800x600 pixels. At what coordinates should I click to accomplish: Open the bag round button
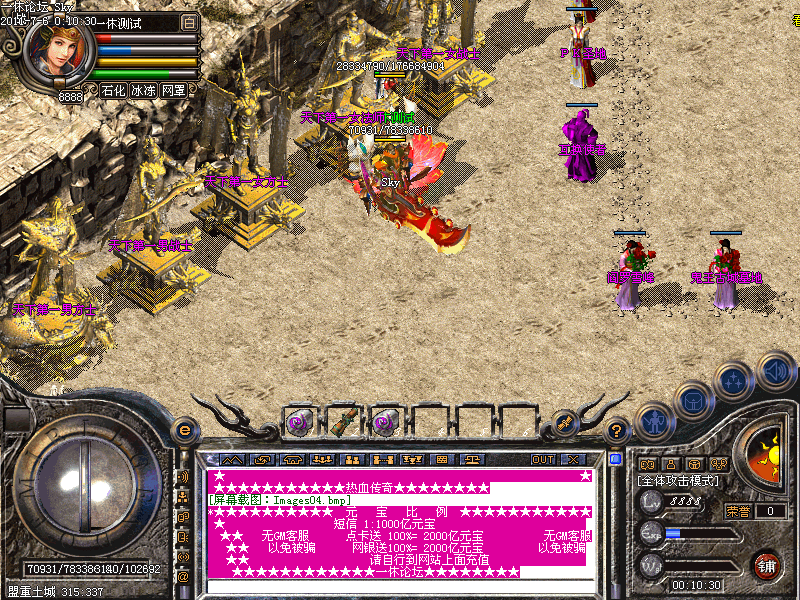692,401
